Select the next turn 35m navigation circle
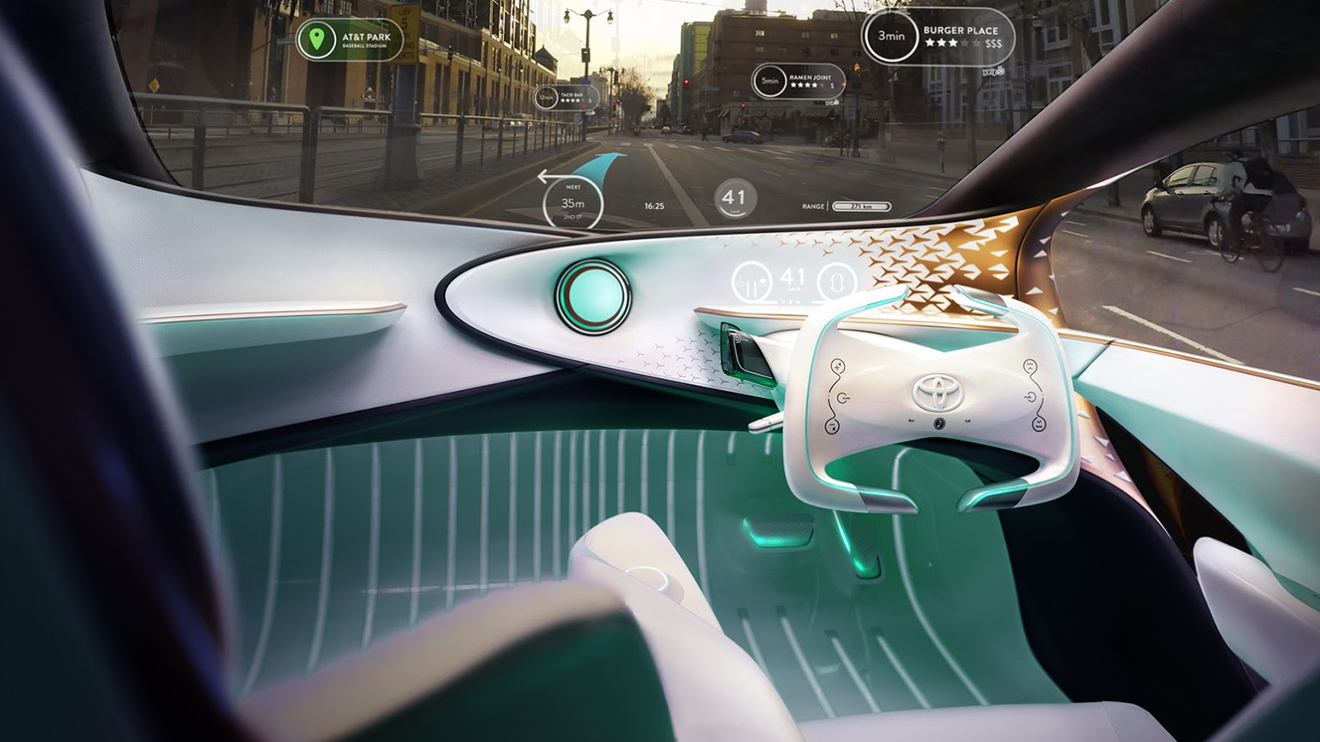 pos(573,201)
